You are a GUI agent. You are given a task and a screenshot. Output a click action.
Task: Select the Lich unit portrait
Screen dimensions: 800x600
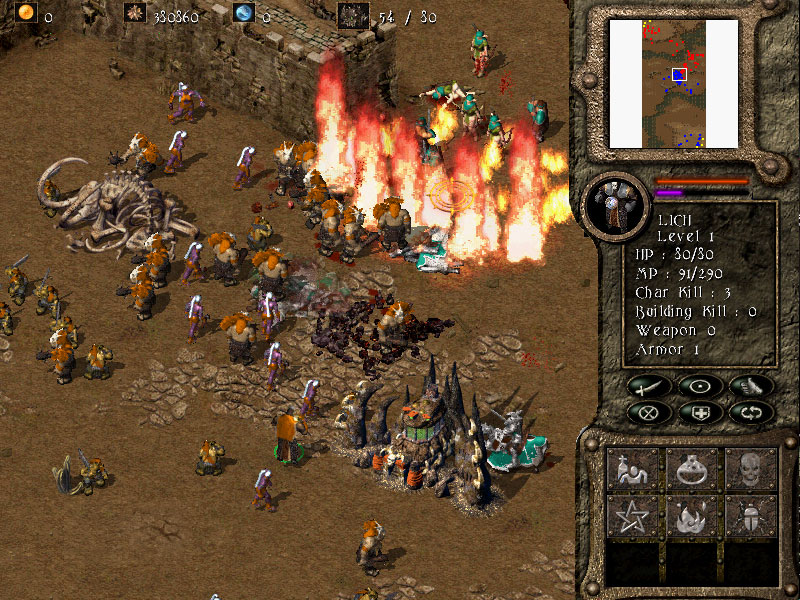click(x=612, y=206)
